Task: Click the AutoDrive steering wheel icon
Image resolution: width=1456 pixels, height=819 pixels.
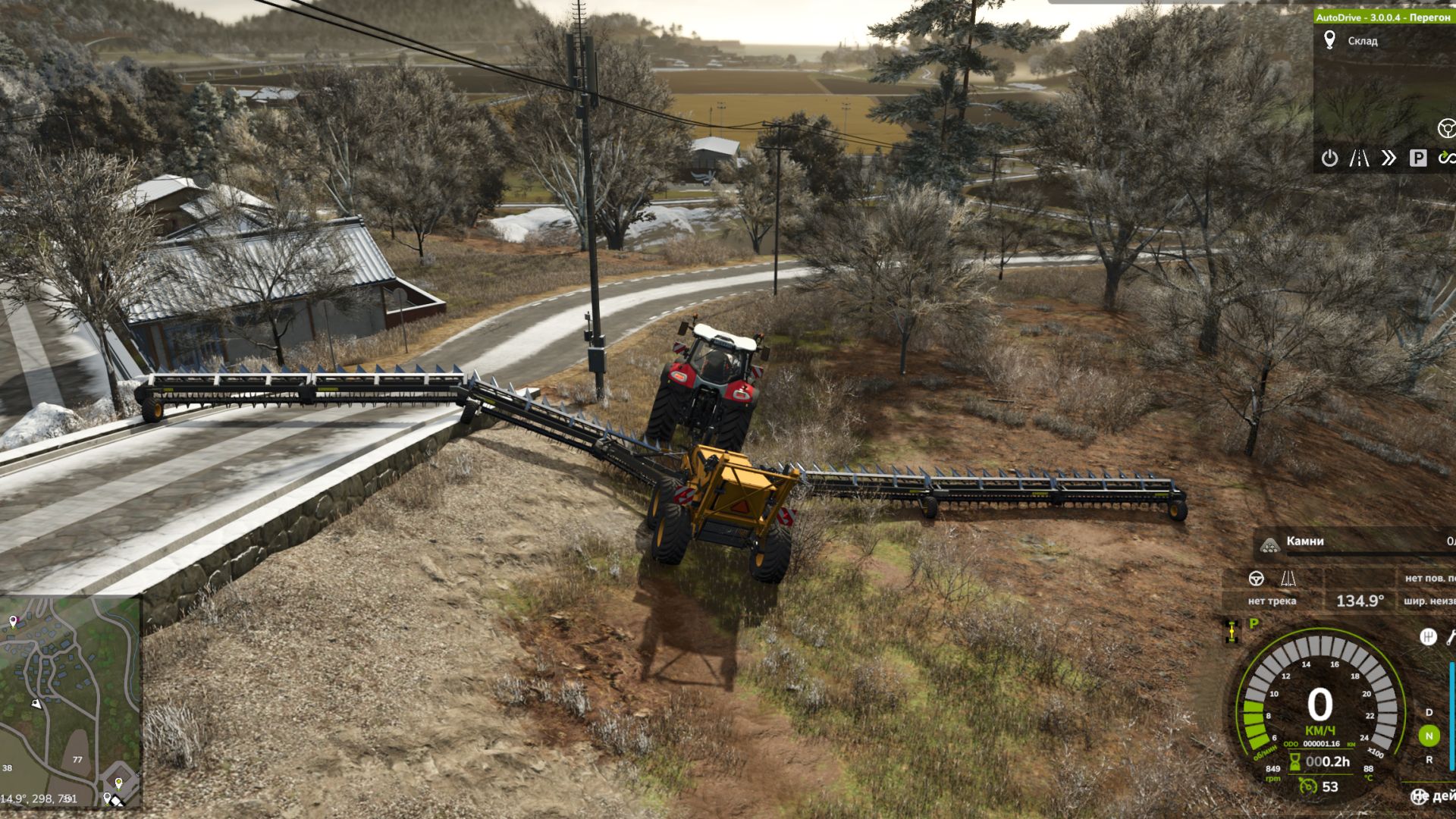Action: (x=1446, y=128)
